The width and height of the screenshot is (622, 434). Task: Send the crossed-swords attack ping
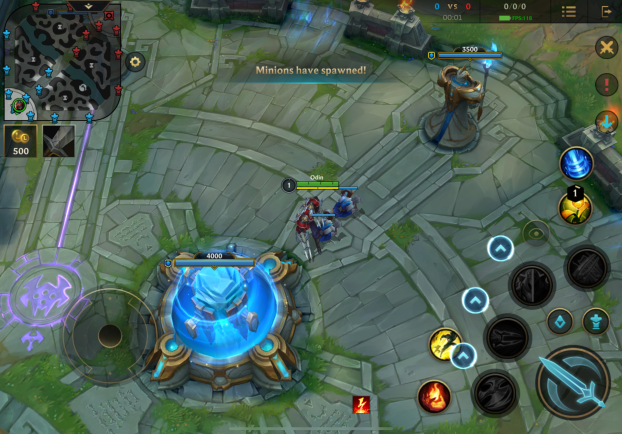click(x=606, y=47)
